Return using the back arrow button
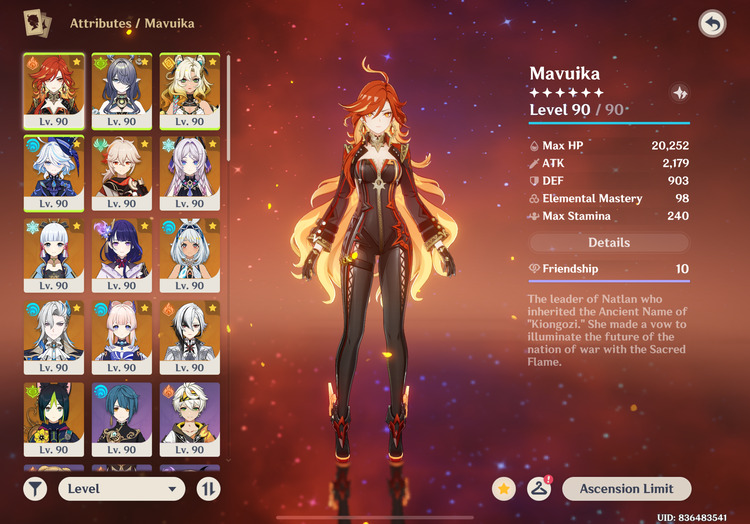The image size is (750, 524). [x=712, y=24]
